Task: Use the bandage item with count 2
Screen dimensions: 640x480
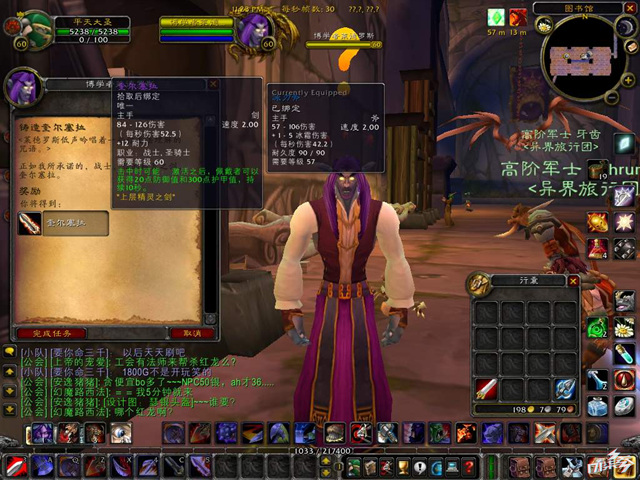Action: click(598, 378)
